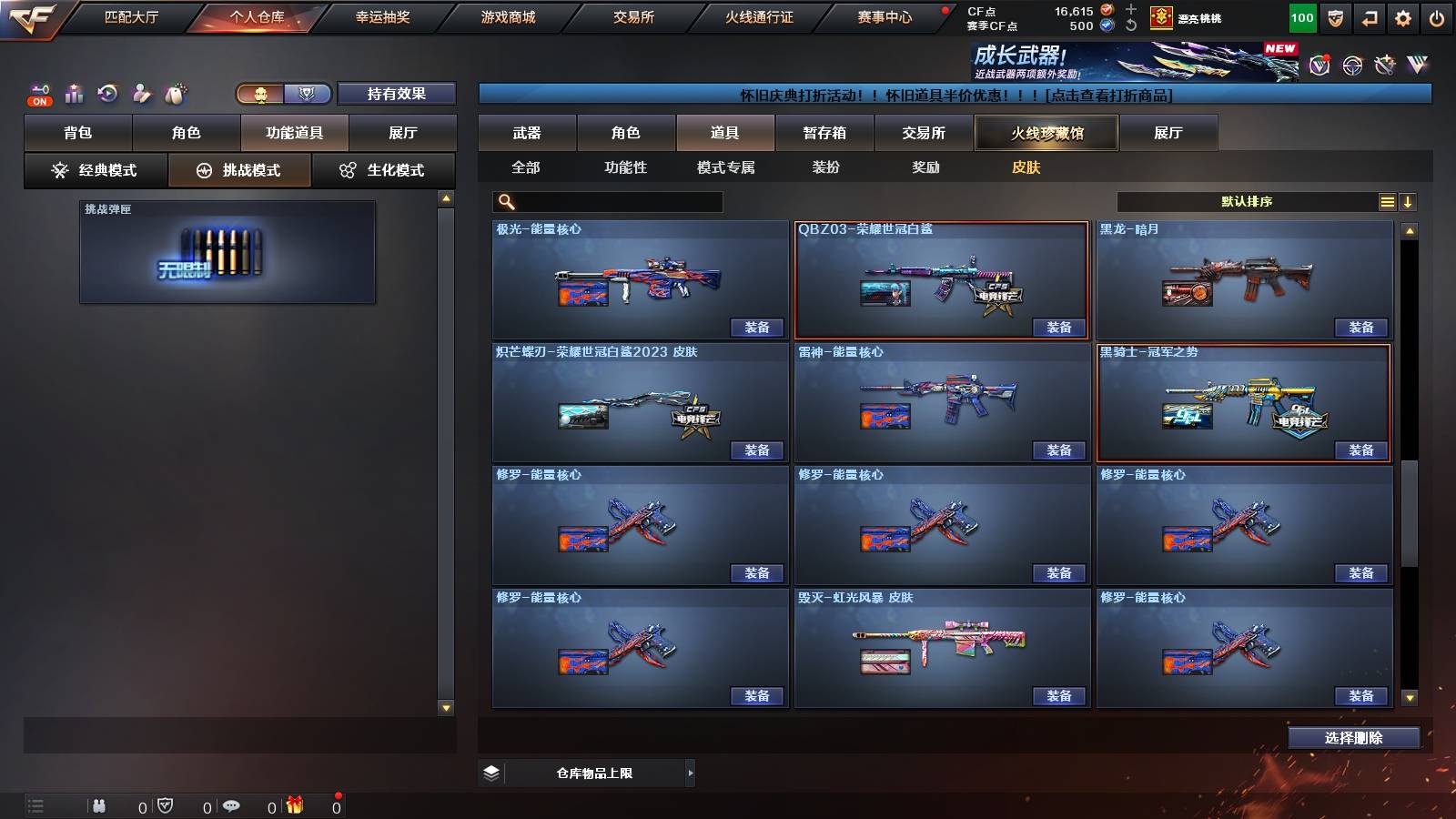This screenshot has width=1456, height=819.
Task: Open the friends icon in bottom status bar
Action: pyautogui.click(x=100, y=805)
